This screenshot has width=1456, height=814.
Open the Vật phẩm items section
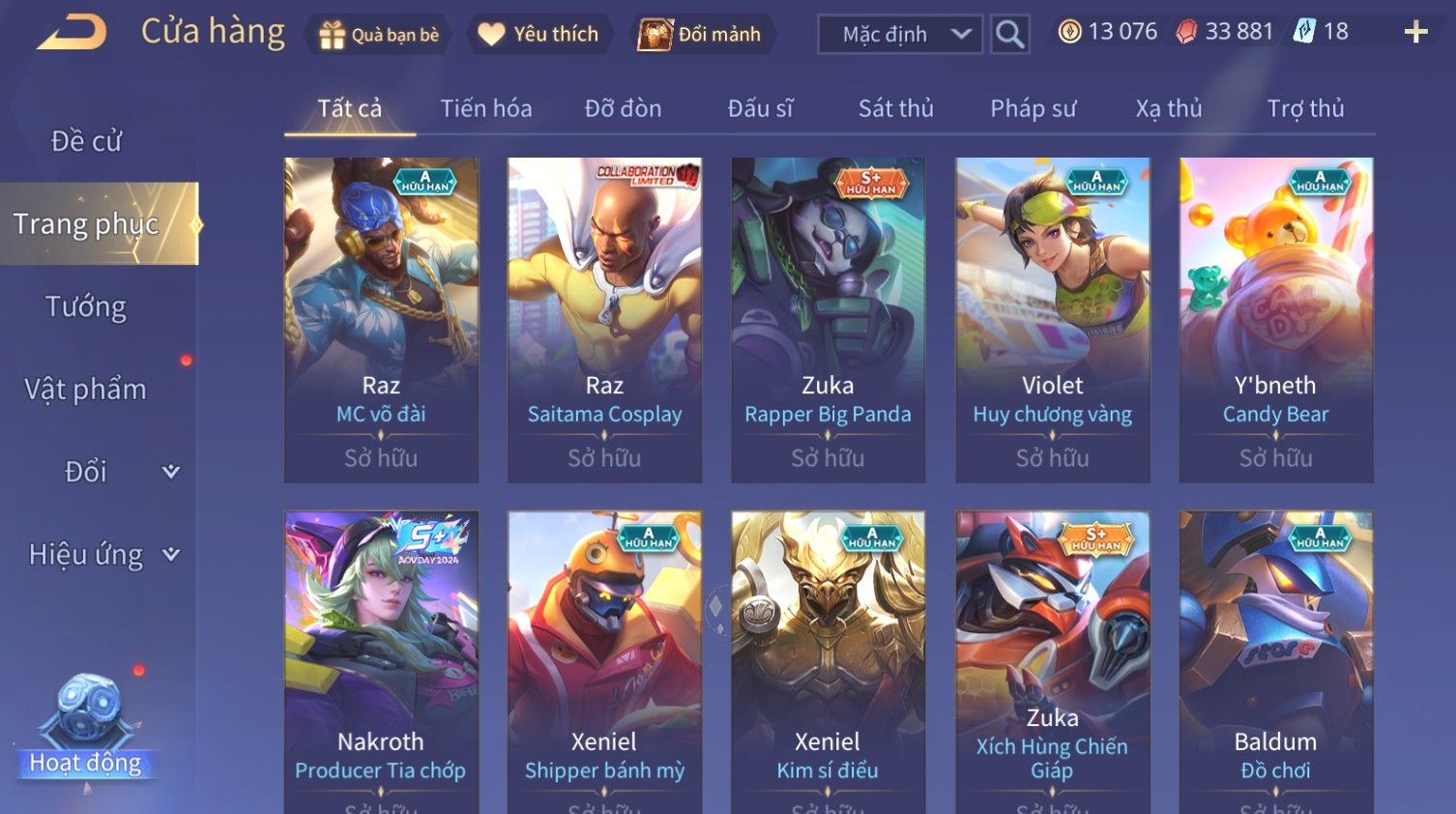pyautogui.click(x=86, y=389)
